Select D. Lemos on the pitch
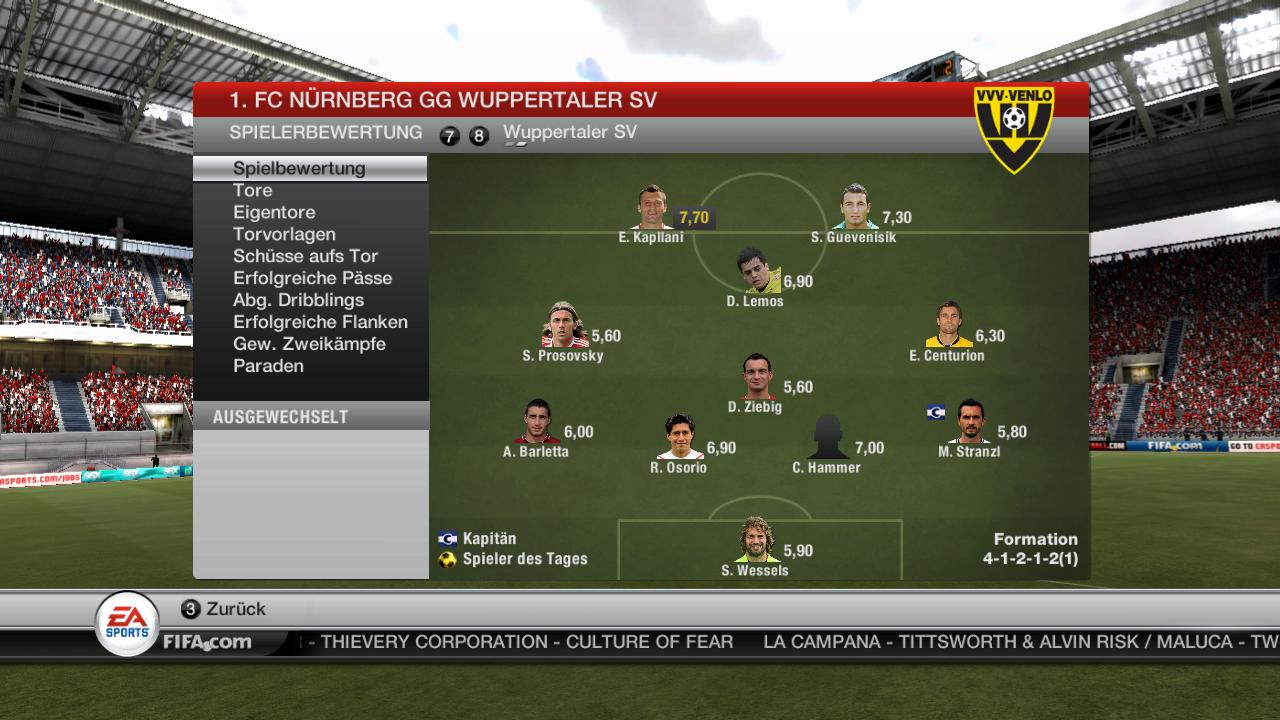This screenshot has height=720, width=1280. (x=757, y=271)
